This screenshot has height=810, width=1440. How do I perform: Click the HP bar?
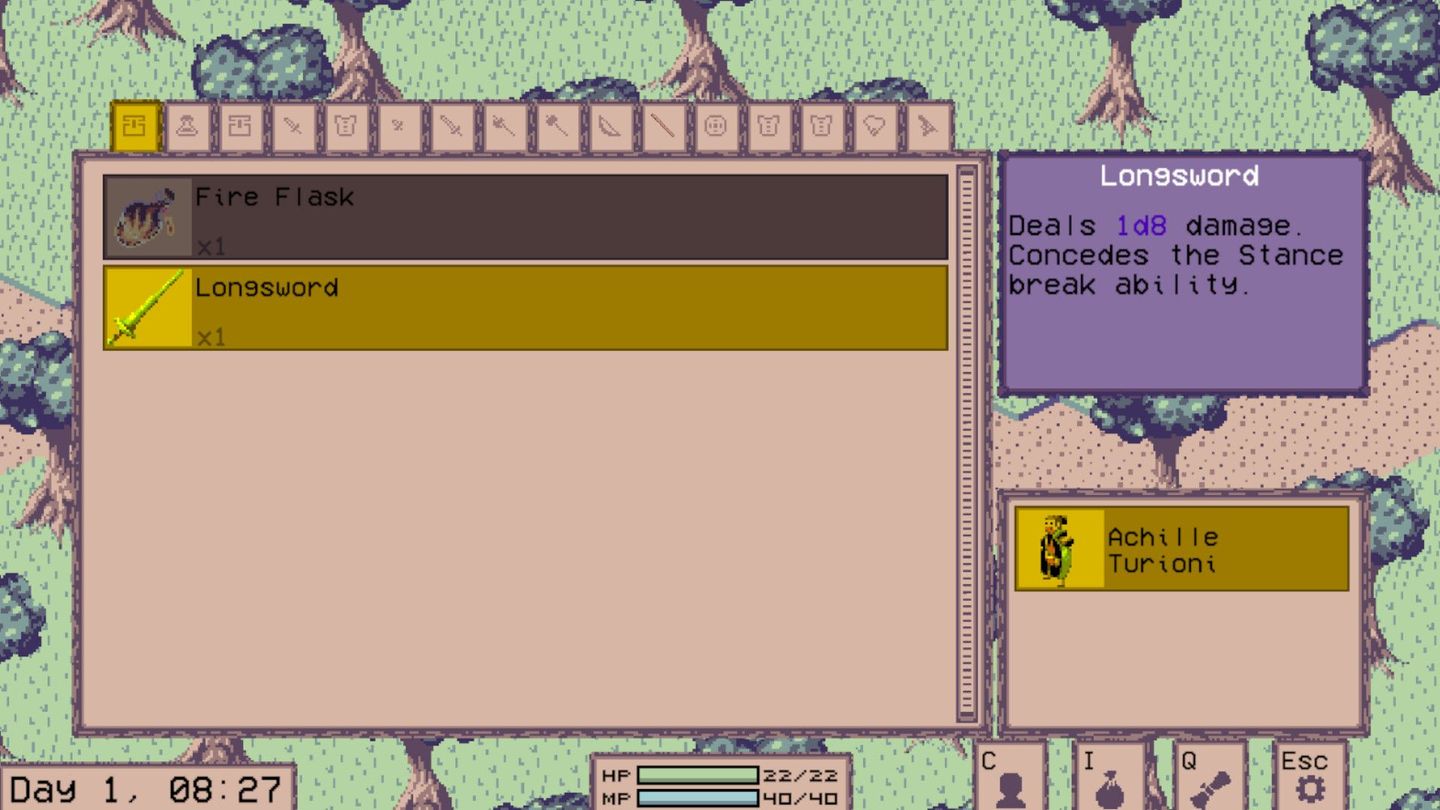(x=700, y=776)
